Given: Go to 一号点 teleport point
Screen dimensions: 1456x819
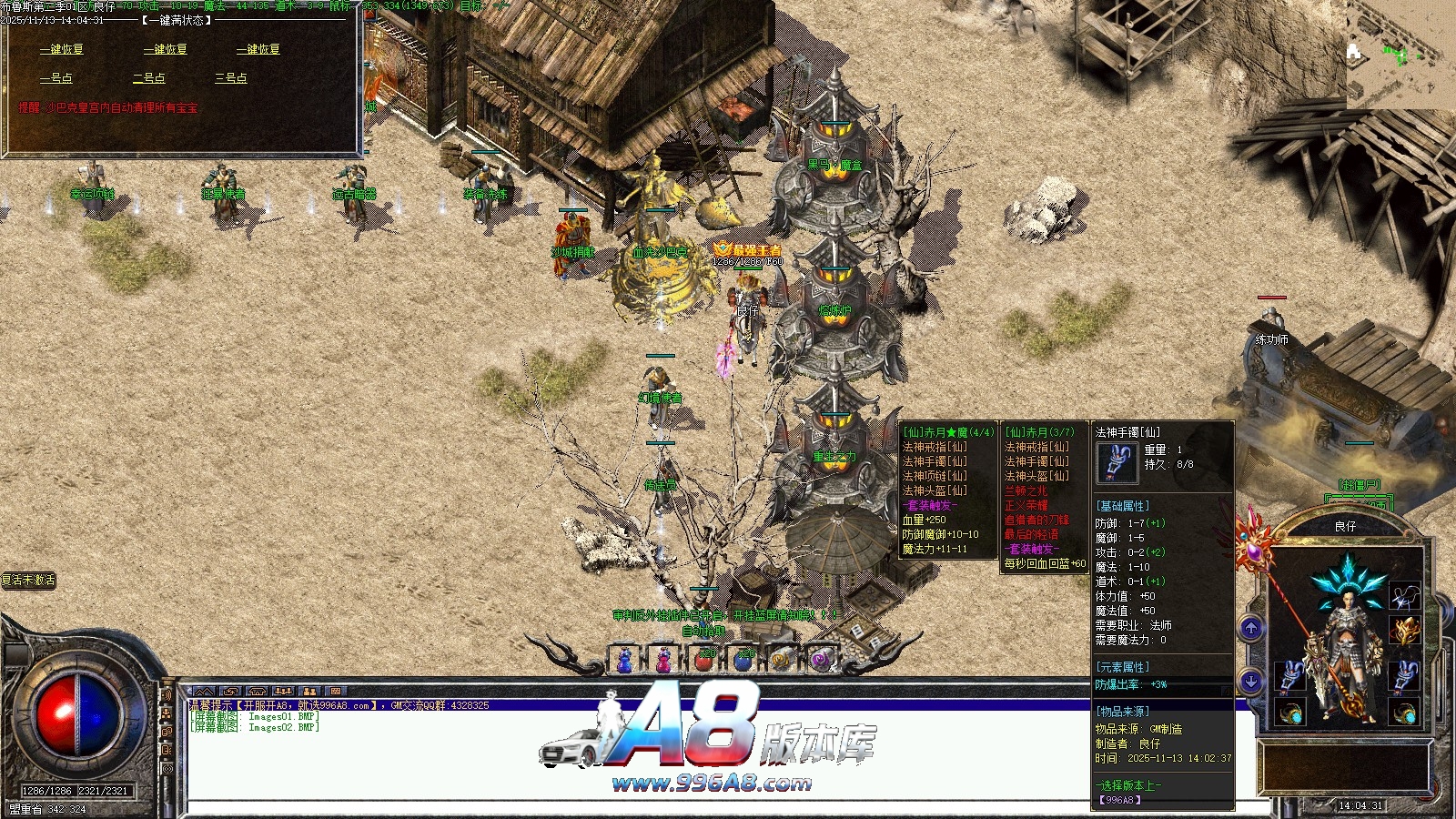Looking at the screenshot, I should (x=56, y=78).
